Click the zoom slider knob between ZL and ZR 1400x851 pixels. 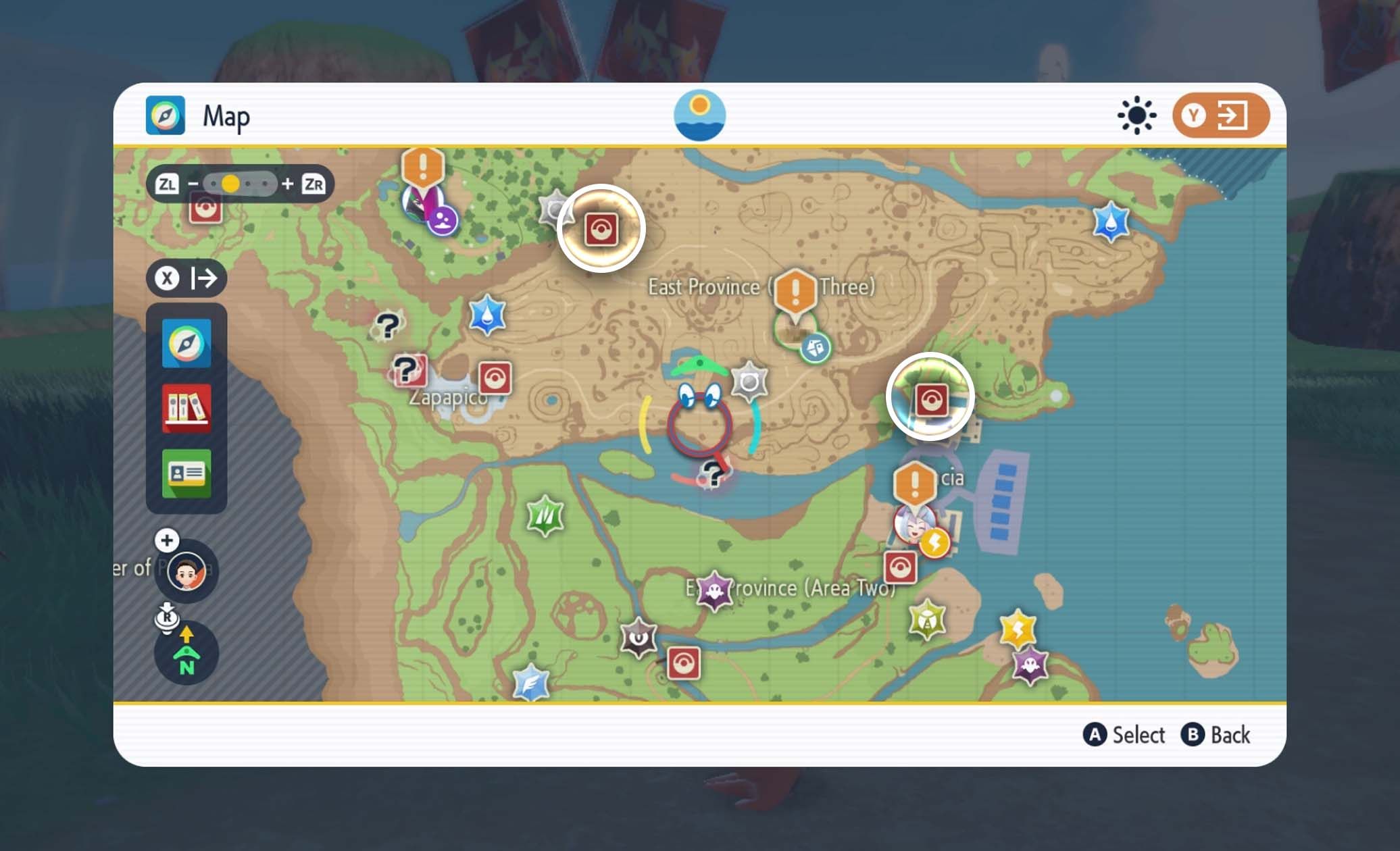[230, 182]
